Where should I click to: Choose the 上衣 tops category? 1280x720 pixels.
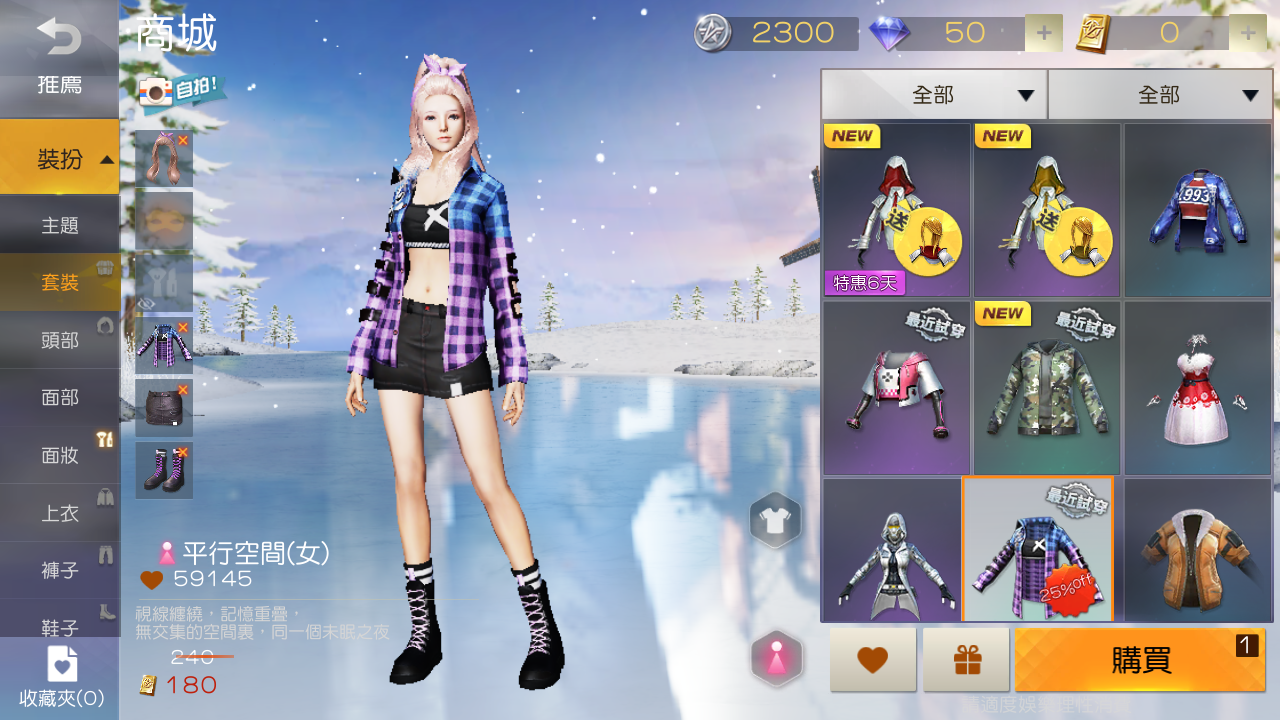click(x=60, y=514)
